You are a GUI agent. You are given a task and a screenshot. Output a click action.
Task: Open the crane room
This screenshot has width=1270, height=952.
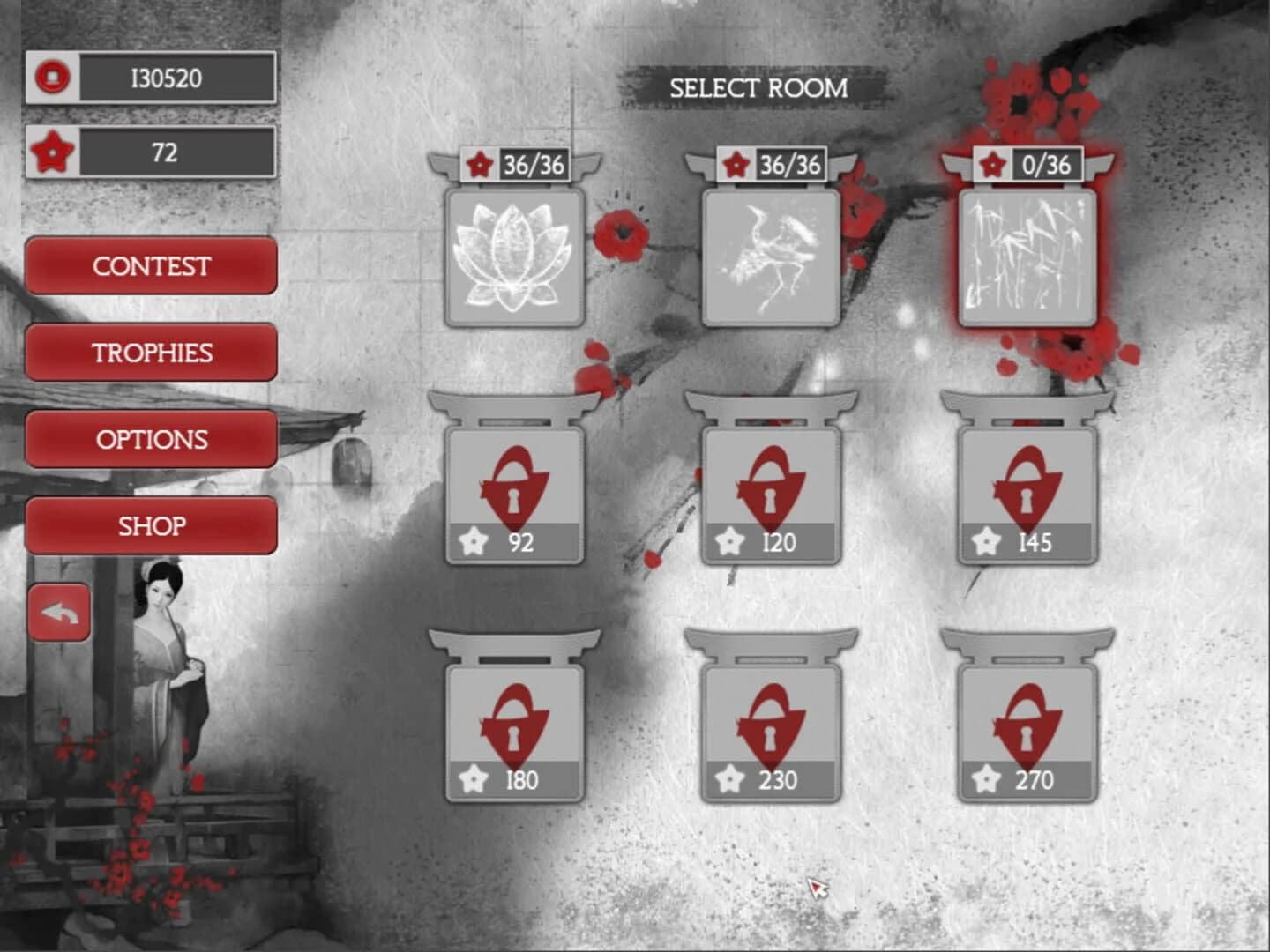pos(767,260)
